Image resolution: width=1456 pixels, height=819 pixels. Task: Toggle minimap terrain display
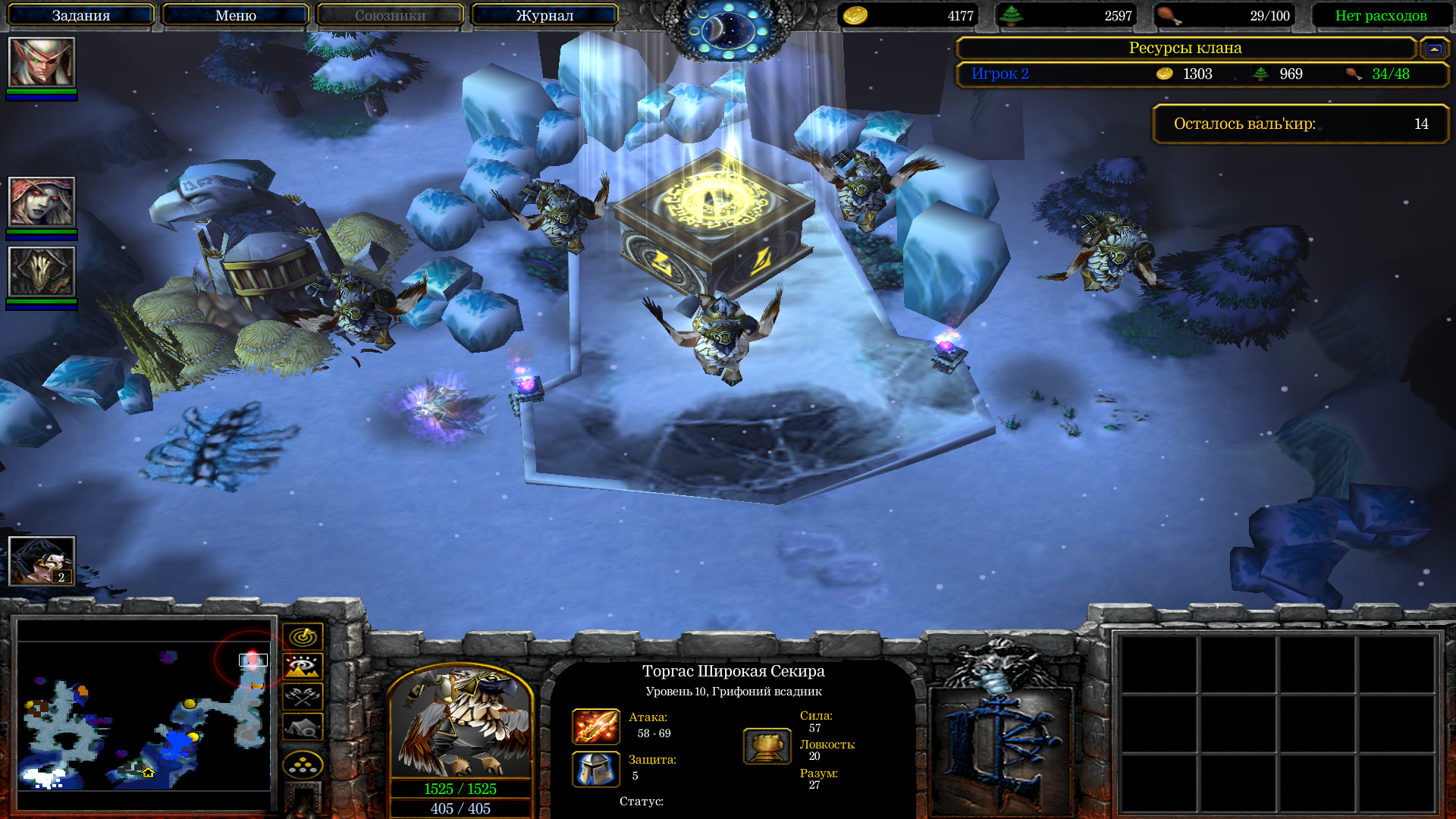point(303,667)
